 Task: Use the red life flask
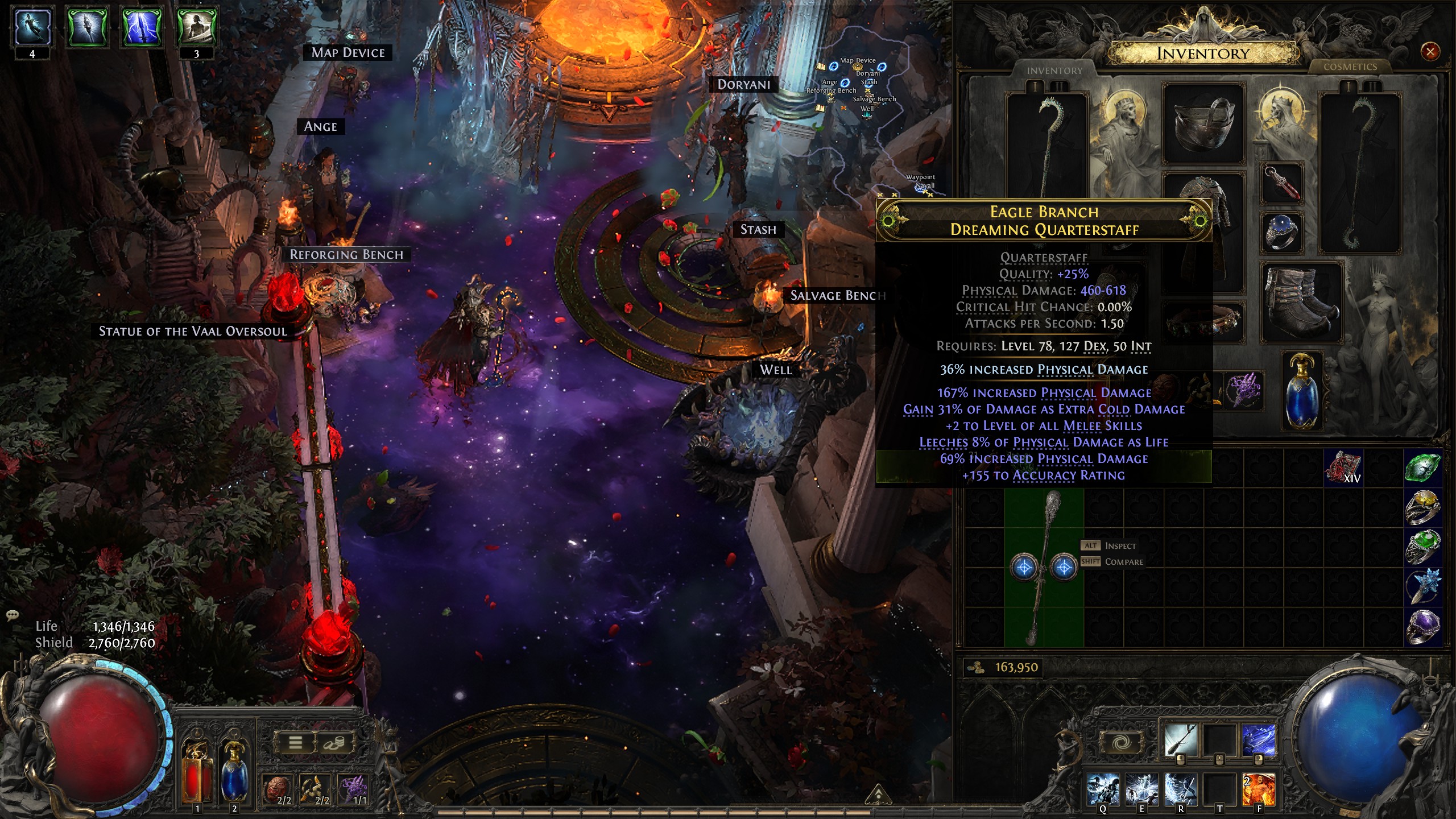pos(196,772)
